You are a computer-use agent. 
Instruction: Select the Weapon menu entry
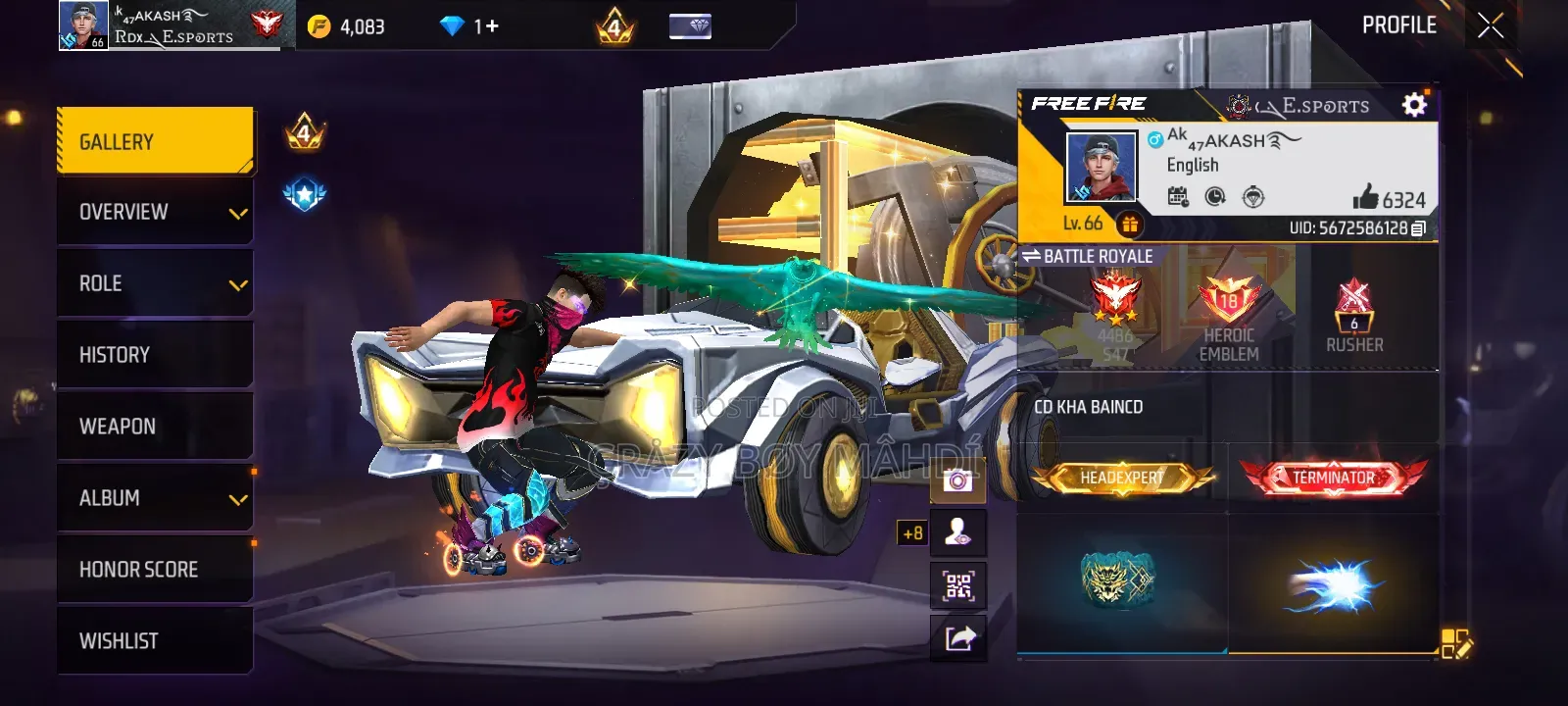click(155, 427)
